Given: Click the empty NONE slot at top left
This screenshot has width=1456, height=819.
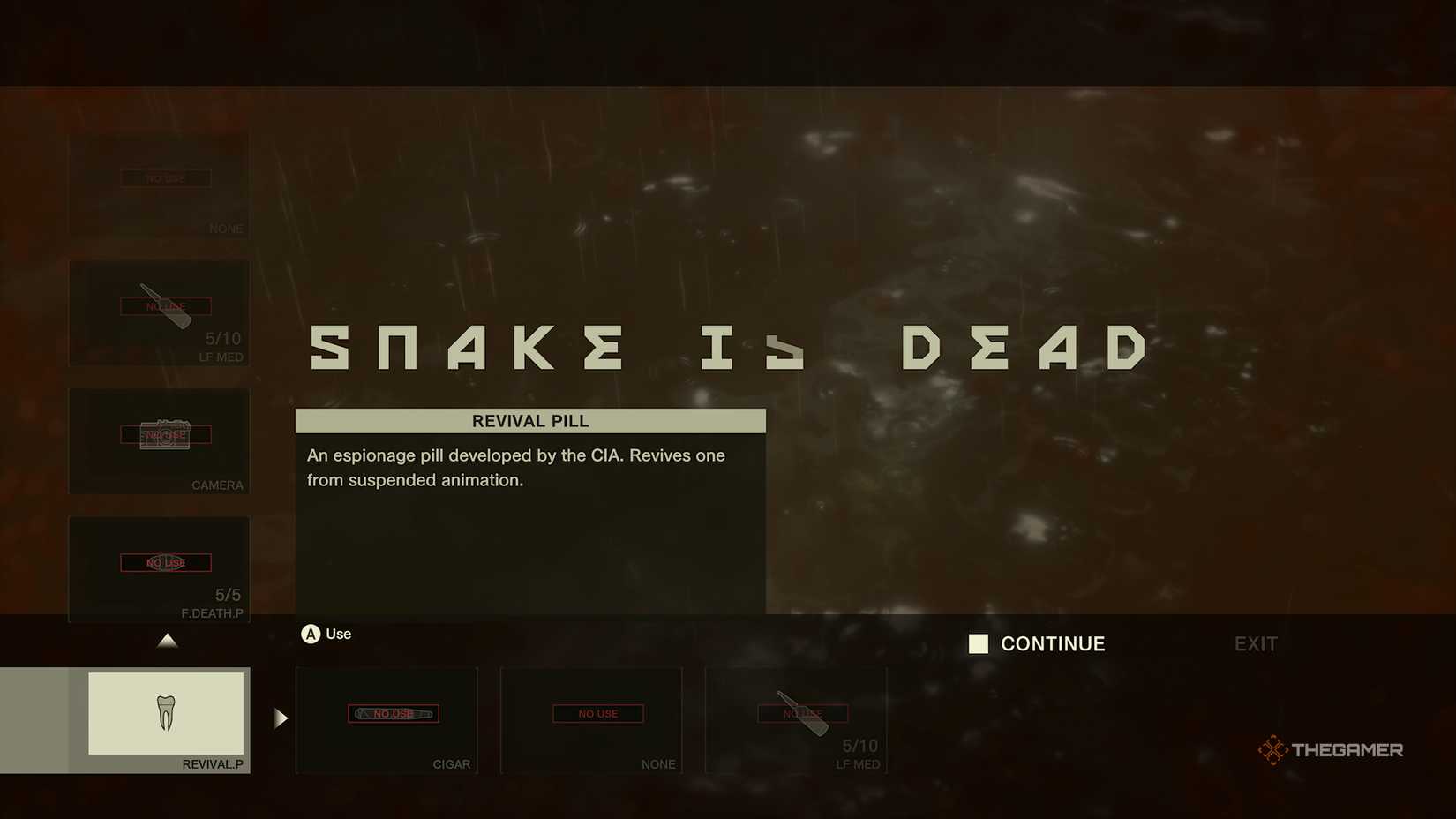Looking at the screenshot, I should click(159, 185).
